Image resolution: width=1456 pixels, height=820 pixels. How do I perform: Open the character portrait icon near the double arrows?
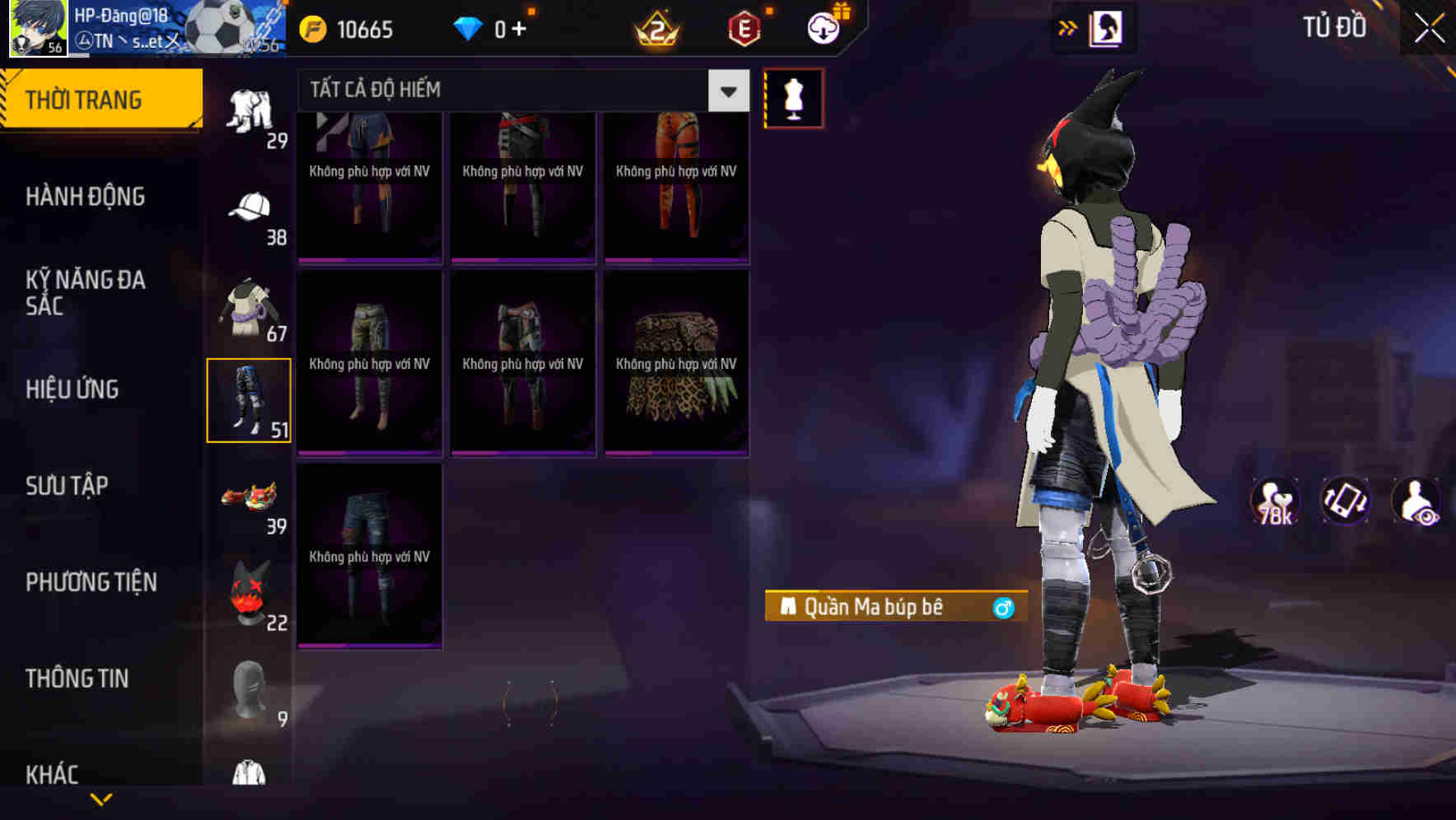tap(1108, 27)
